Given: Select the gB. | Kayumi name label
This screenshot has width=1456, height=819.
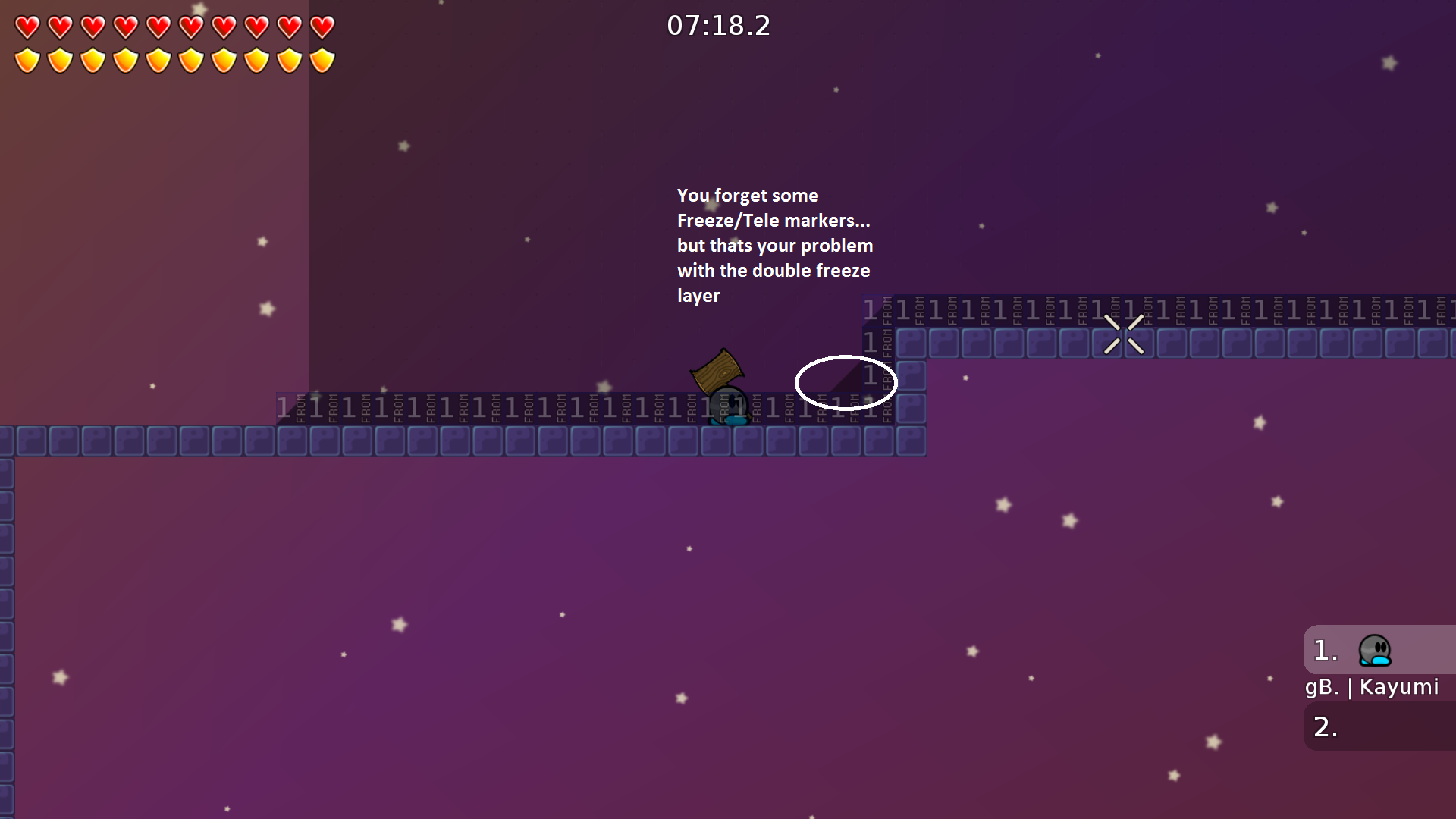Looking at the screenshot, I should pyautogui.click(x=1373, y=687).
